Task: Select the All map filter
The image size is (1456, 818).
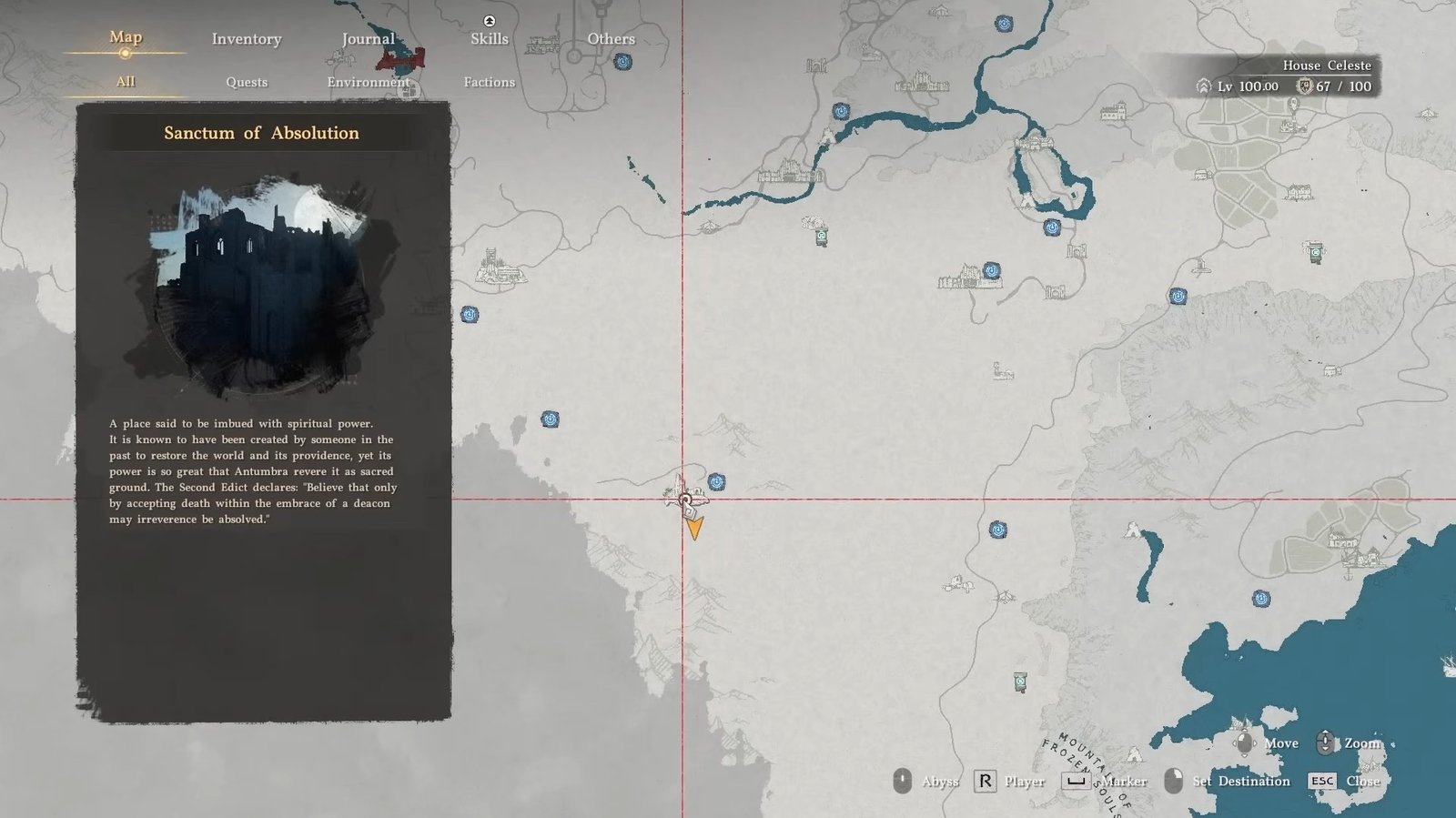Action: click(126, 82)
